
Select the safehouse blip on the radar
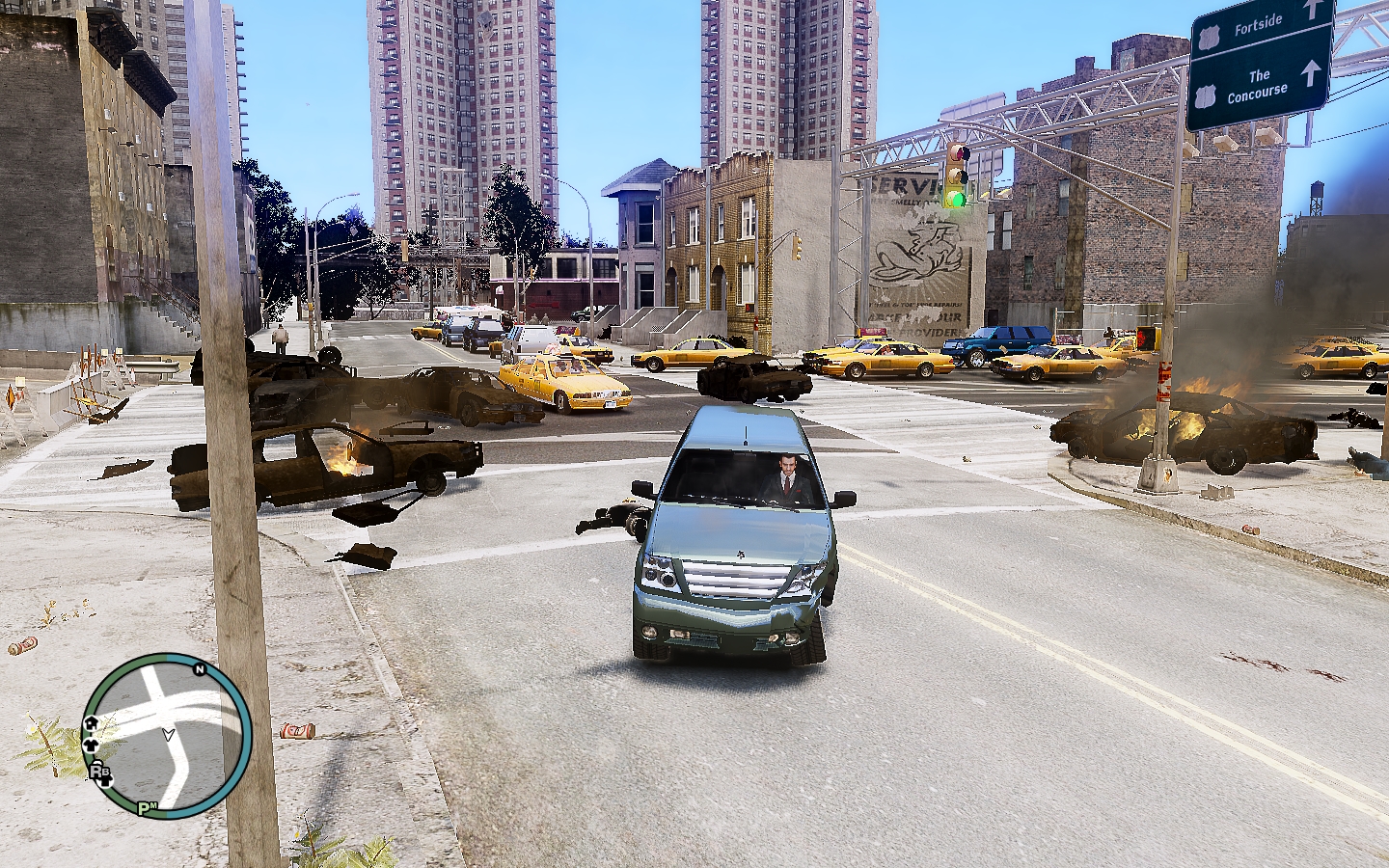[x=92, y=723]
